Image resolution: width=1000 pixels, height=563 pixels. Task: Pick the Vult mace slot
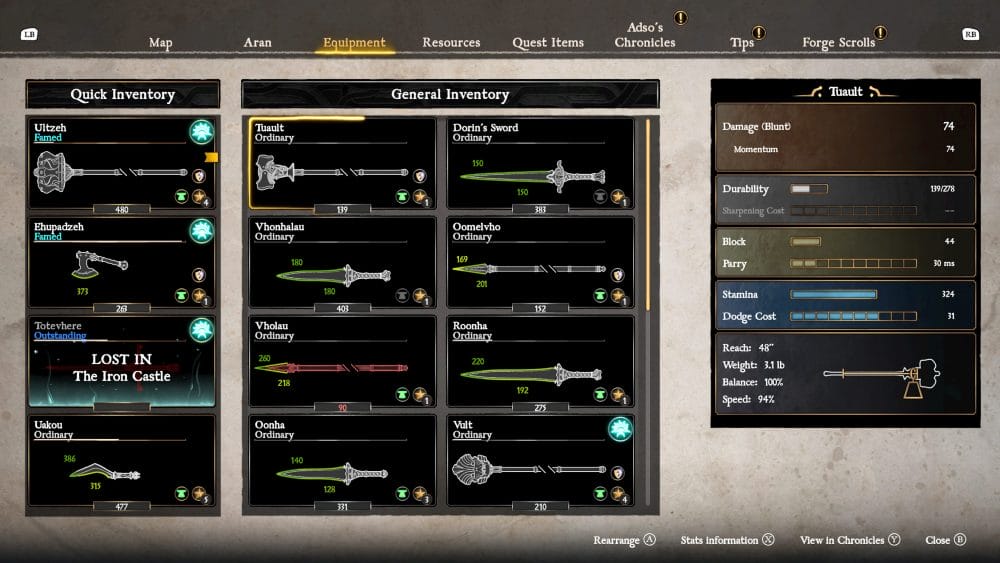pyautogui.click(x=540, y=461)
